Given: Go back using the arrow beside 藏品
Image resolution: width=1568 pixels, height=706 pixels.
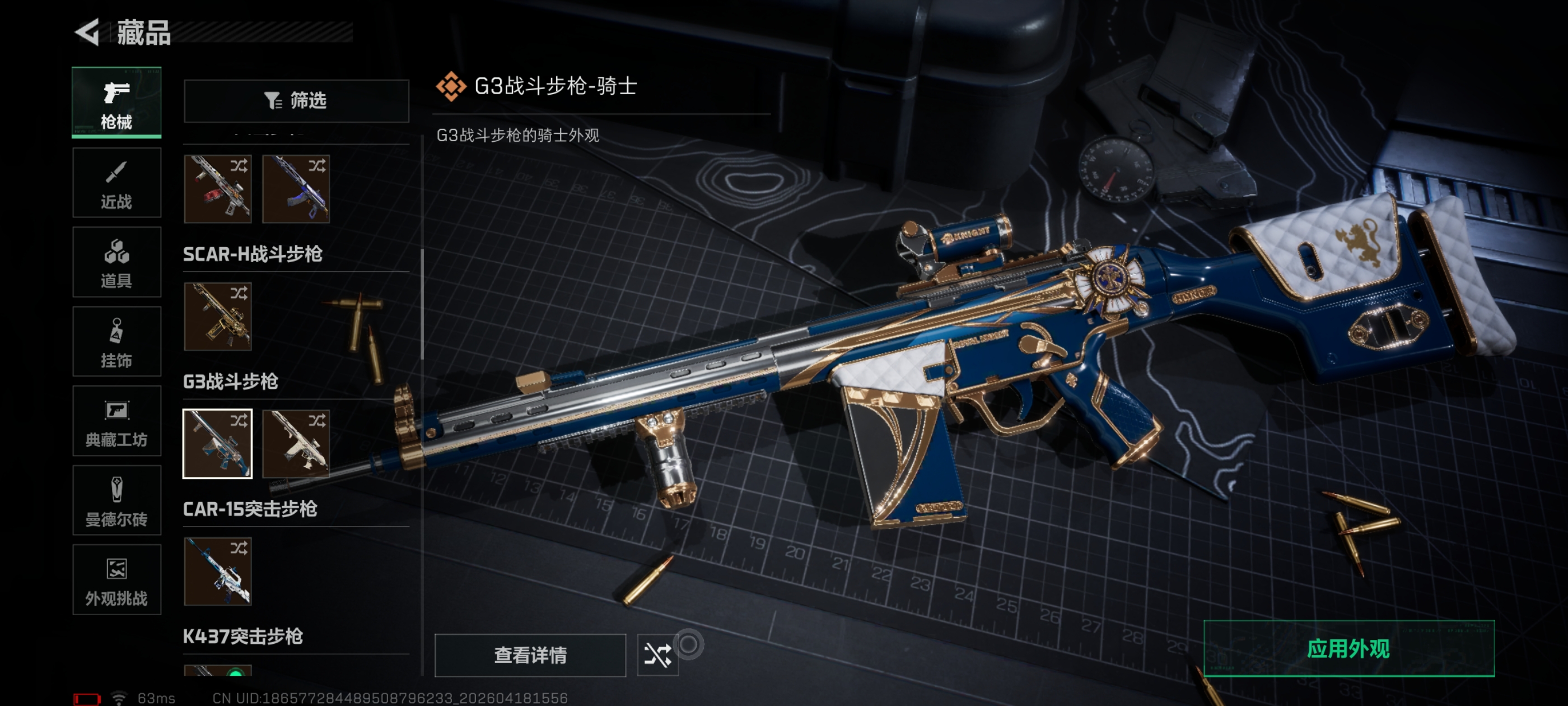Looking at the screenshot, I should pos(87,32).
